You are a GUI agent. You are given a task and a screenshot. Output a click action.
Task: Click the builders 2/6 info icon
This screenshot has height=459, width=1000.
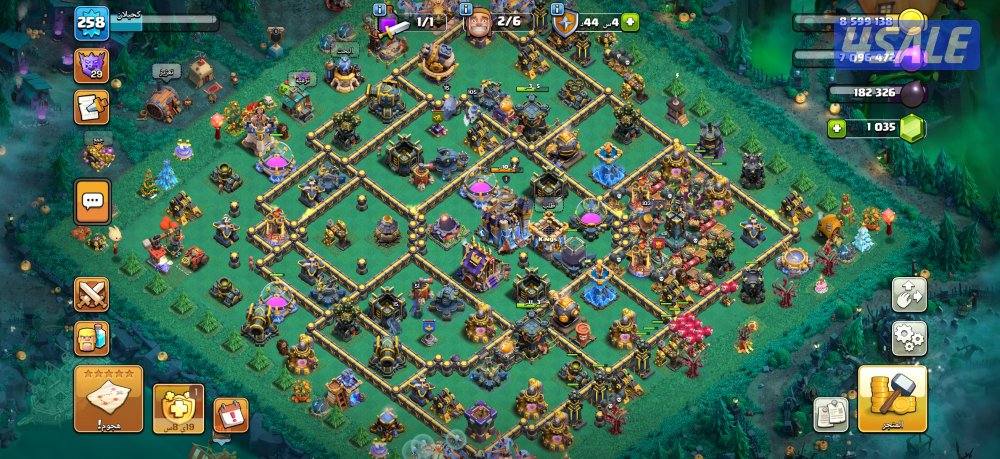click(466, 9)
